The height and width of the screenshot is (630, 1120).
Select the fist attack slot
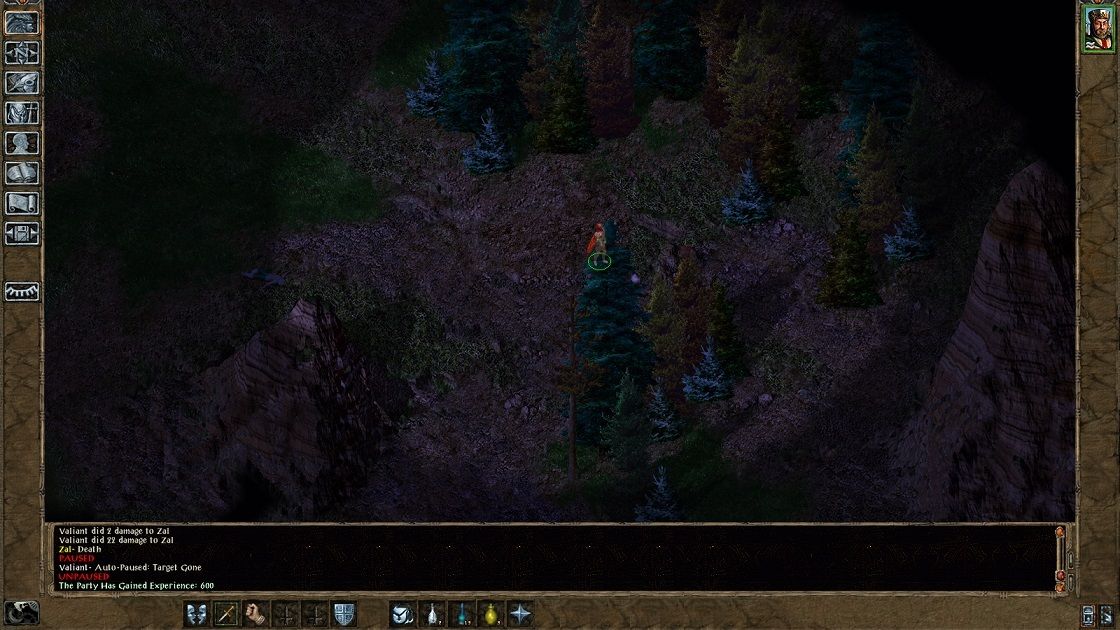[x=256, y=613]
